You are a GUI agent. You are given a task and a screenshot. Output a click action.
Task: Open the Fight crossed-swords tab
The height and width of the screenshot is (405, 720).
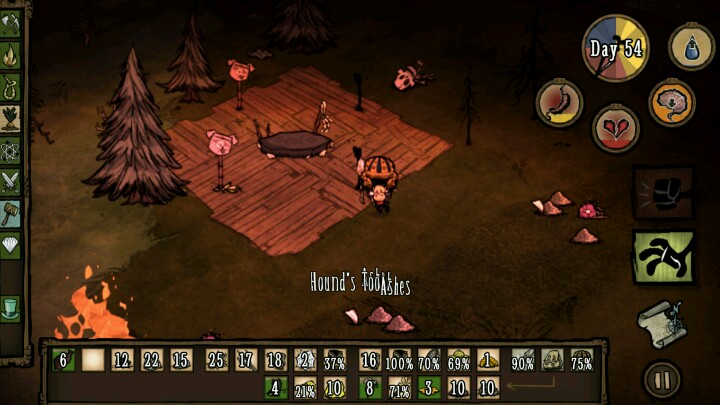coord(10,181)
